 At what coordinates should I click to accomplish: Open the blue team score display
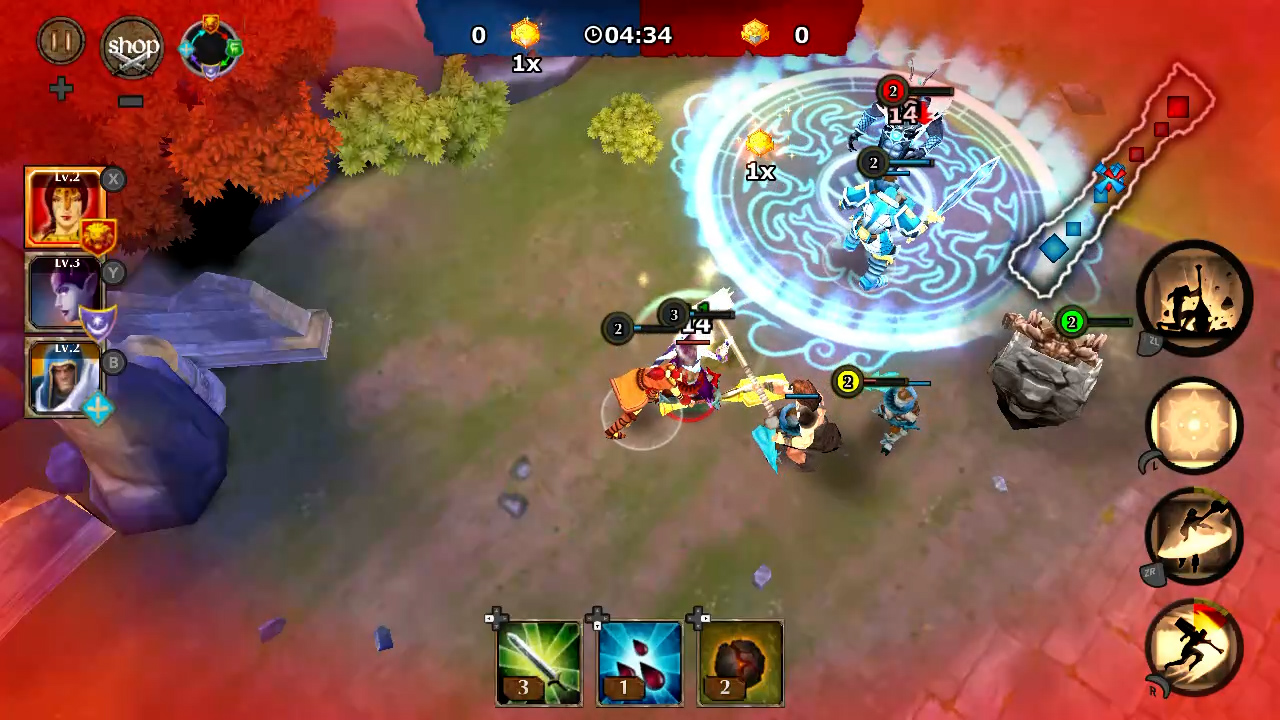point(478,35)
